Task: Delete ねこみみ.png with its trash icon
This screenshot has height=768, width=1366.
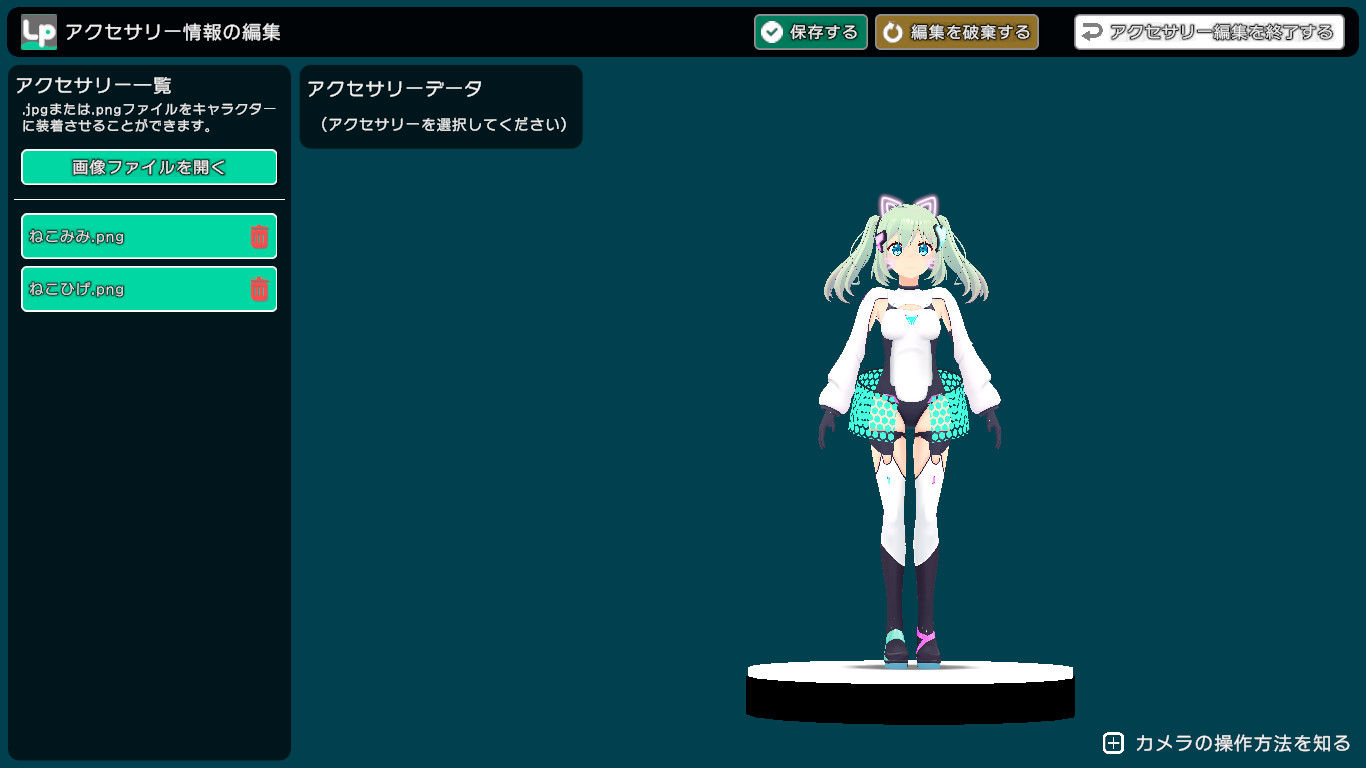Action: tap(259, 237)
